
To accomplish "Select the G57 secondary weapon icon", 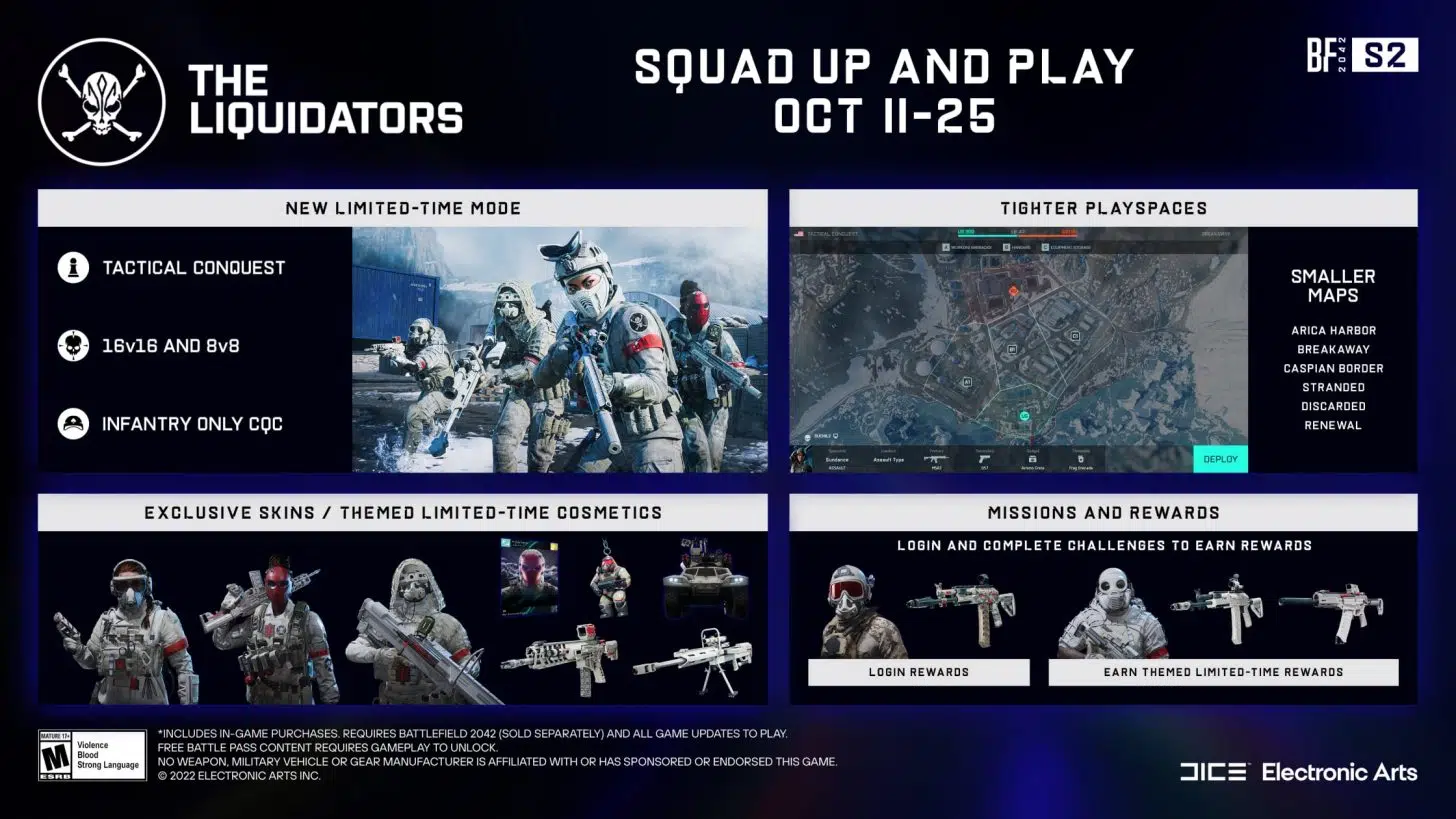I will (x=983, y=457).
